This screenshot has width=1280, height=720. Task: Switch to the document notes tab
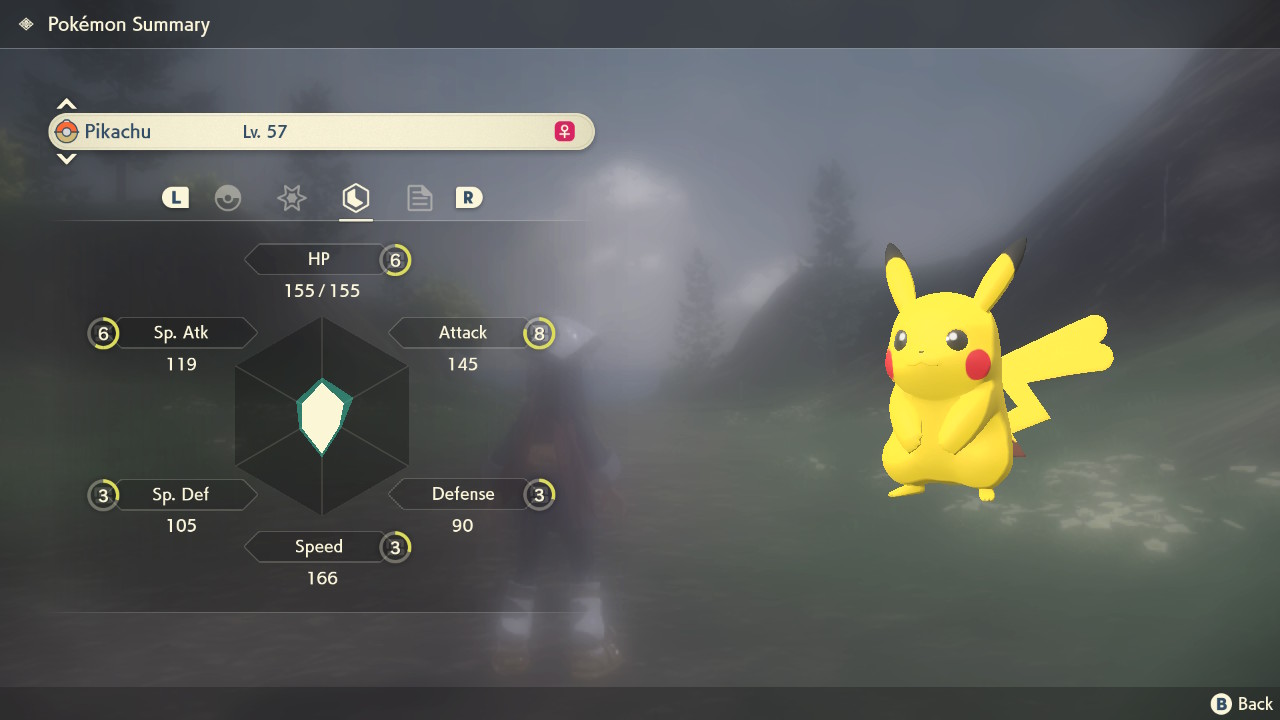tap(419, 198)
